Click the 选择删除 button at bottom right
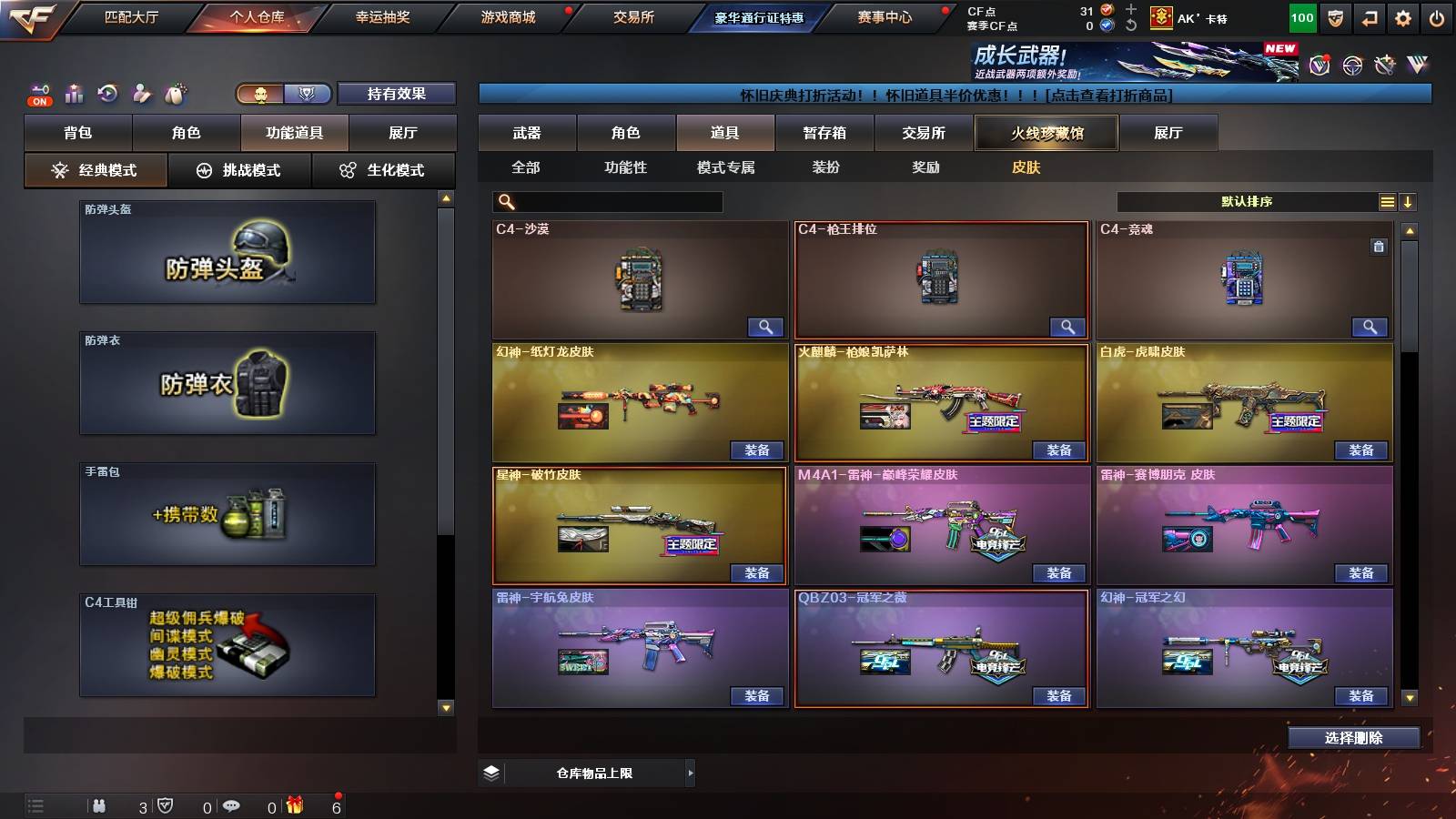 (x=1353, y=738)
